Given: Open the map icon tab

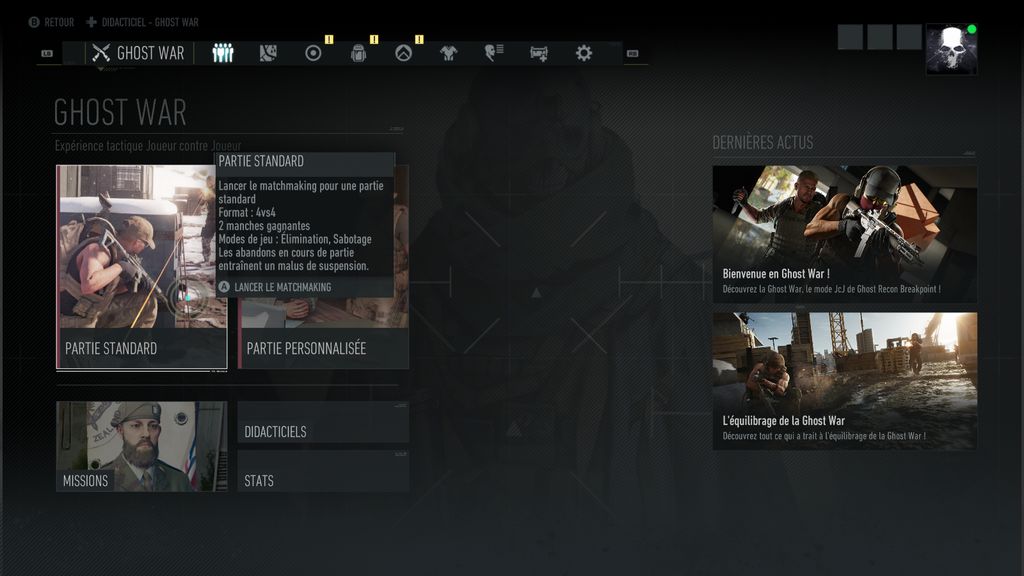Looking at the screenshot, I should (267, 53).
